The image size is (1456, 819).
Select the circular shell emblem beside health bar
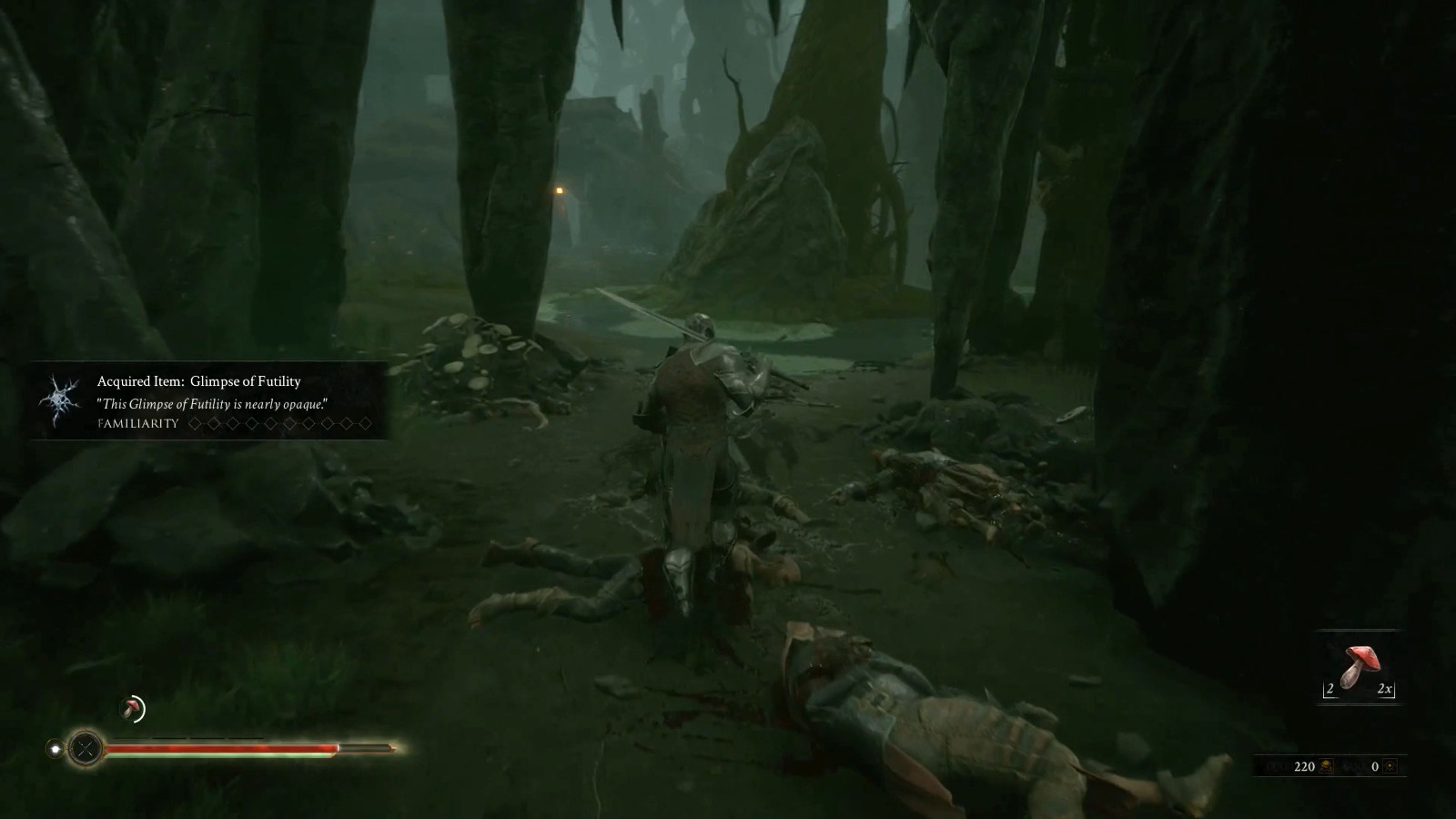[86, 749]
